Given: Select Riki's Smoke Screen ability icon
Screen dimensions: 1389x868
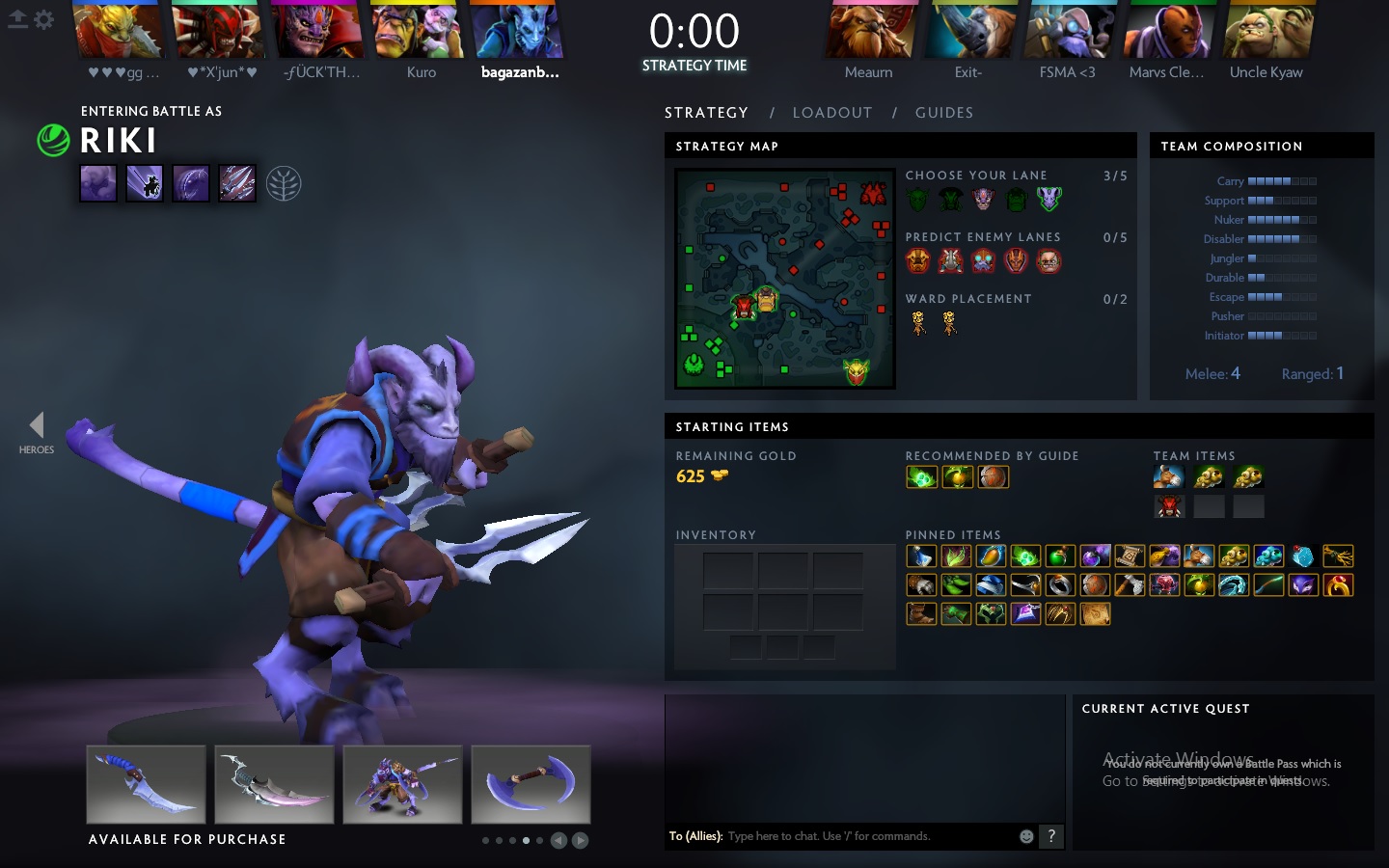Looking at the screenshot, I should point(98,183).
